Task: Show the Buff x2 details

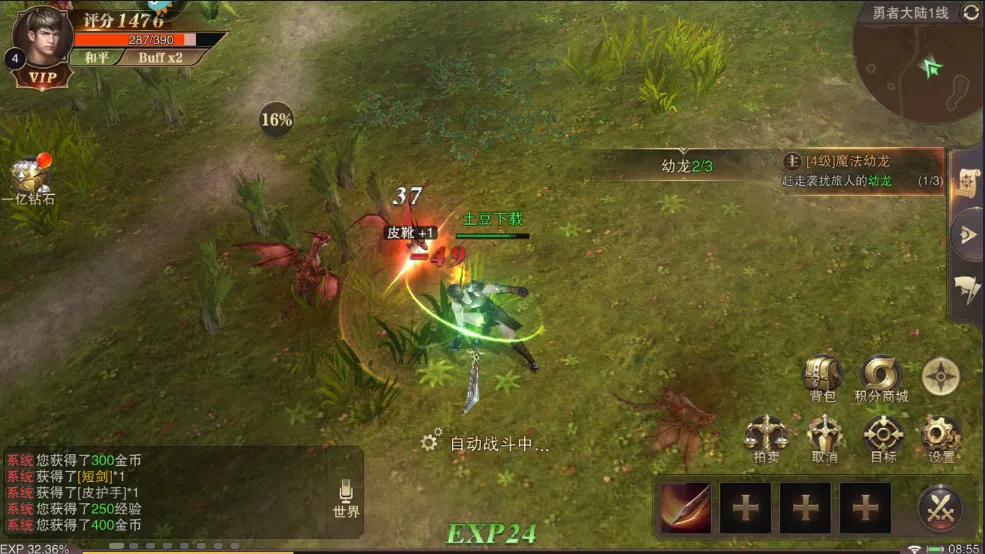Action: click(x=160, y=57)
